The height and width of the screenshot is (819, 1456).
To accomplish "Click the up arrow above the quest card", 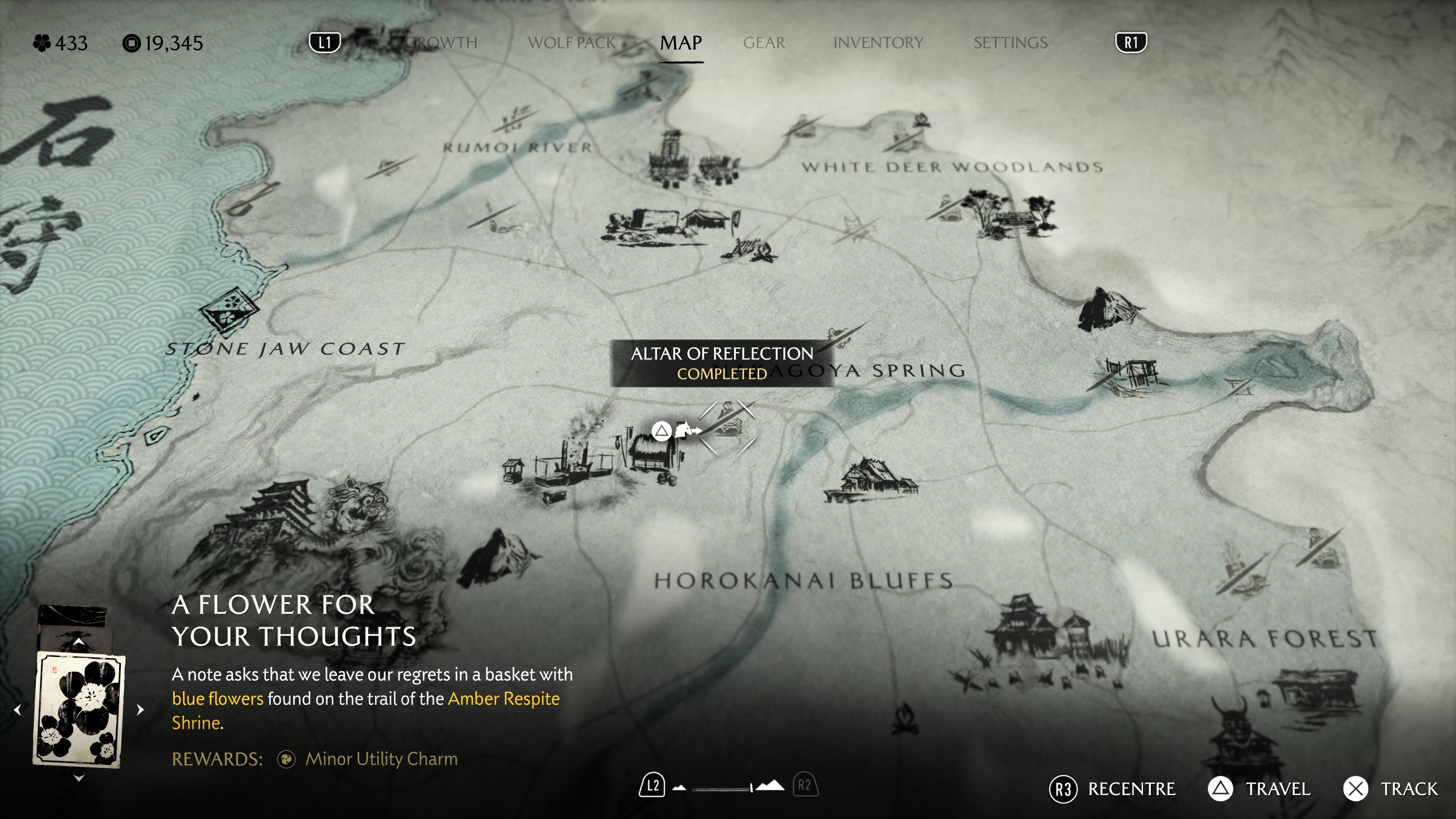I will [79, 643].
